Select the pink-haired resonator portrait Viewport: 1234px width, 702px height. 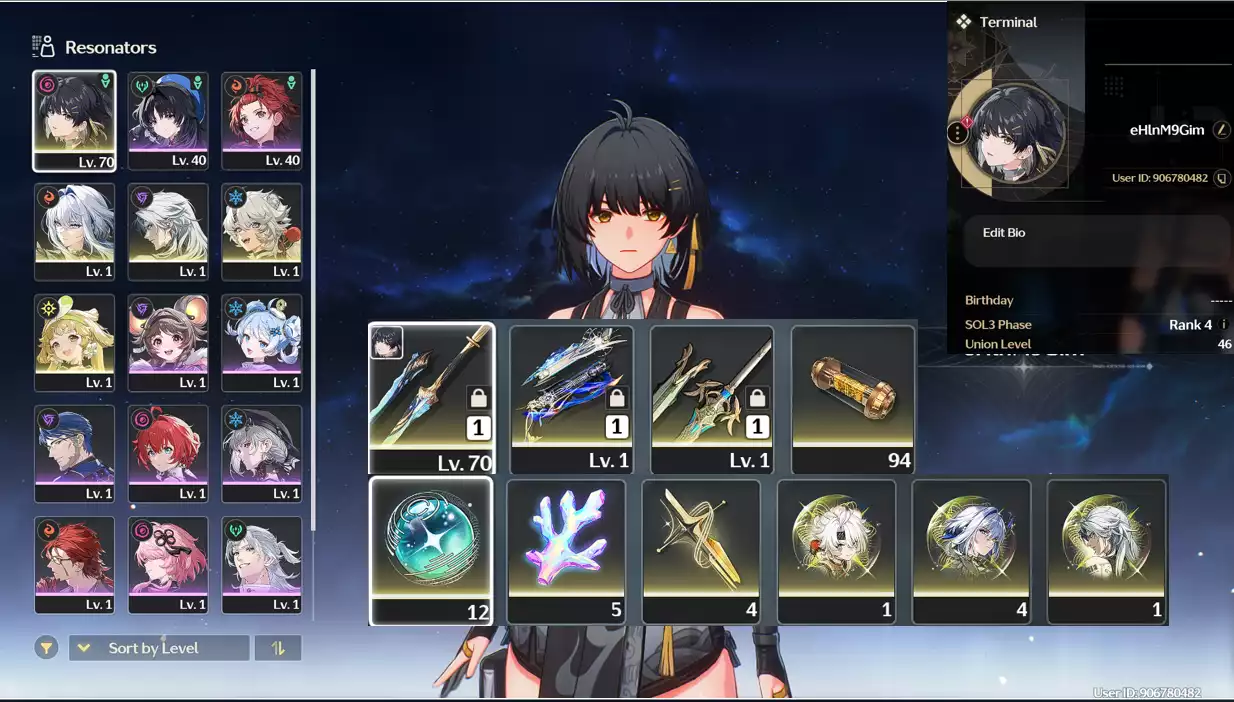(168, 564)
